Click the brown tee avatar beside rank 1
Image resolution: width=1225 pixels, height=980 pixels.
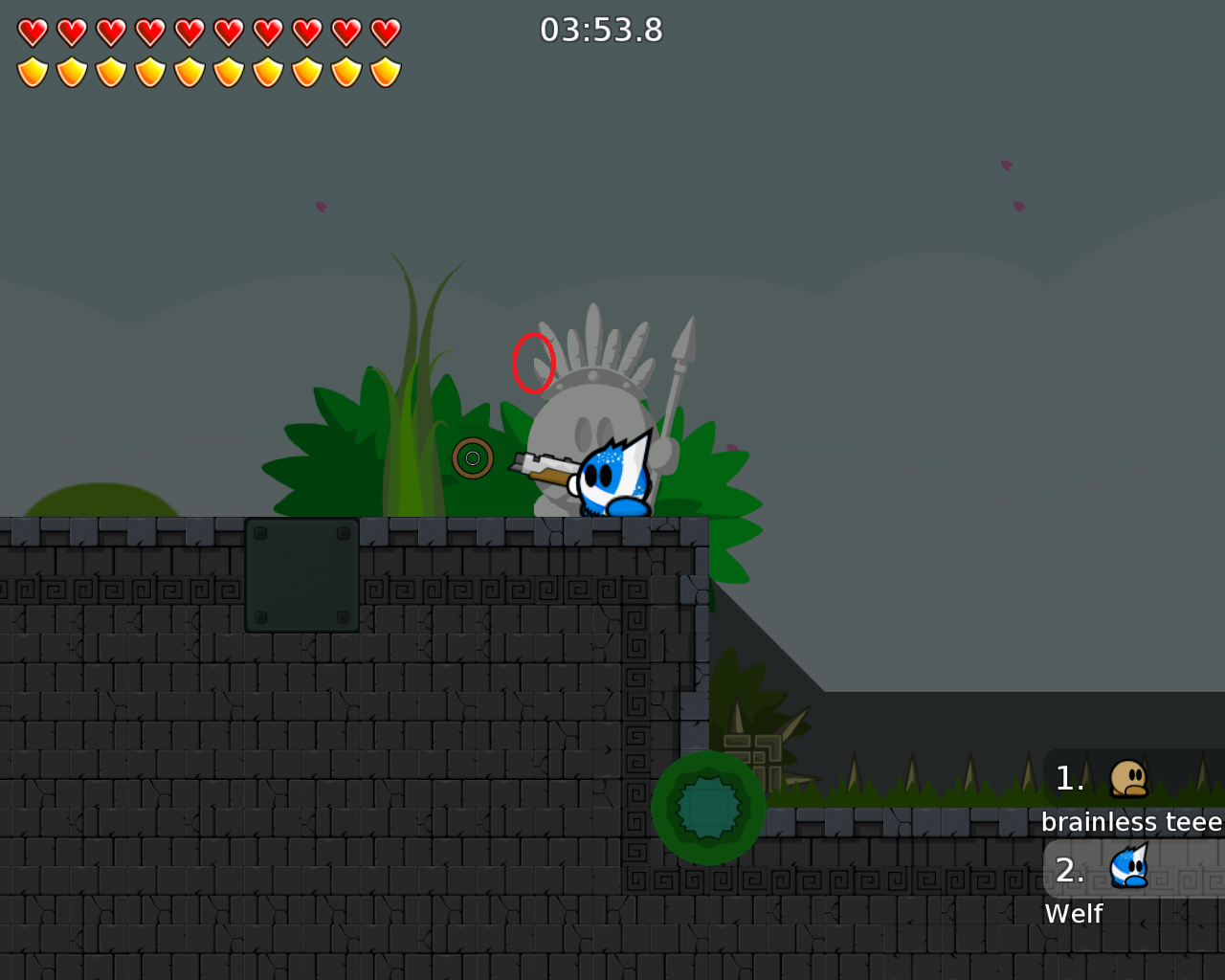click(x=1126, y=777)
